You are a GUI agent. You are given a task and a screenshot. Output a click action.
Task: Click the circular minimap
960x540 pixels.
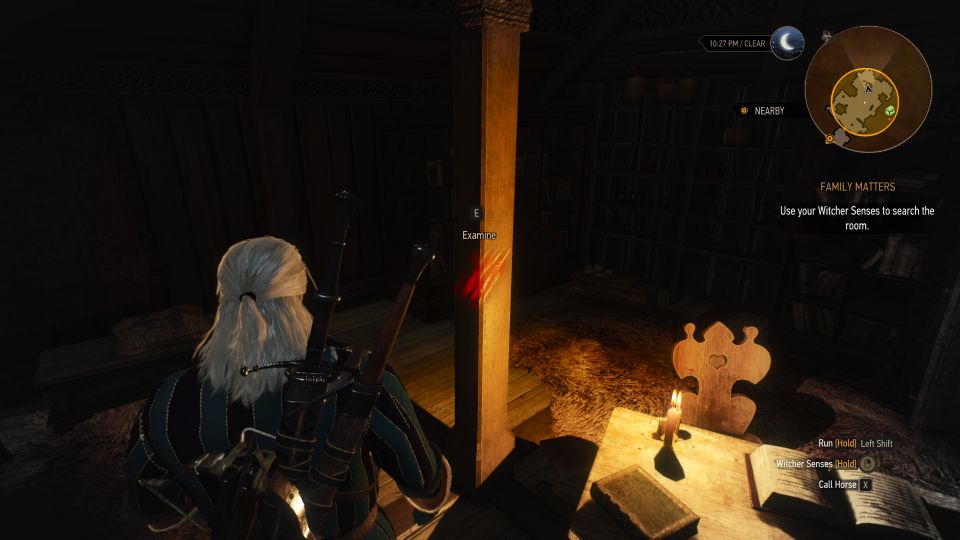coord(868,89)
